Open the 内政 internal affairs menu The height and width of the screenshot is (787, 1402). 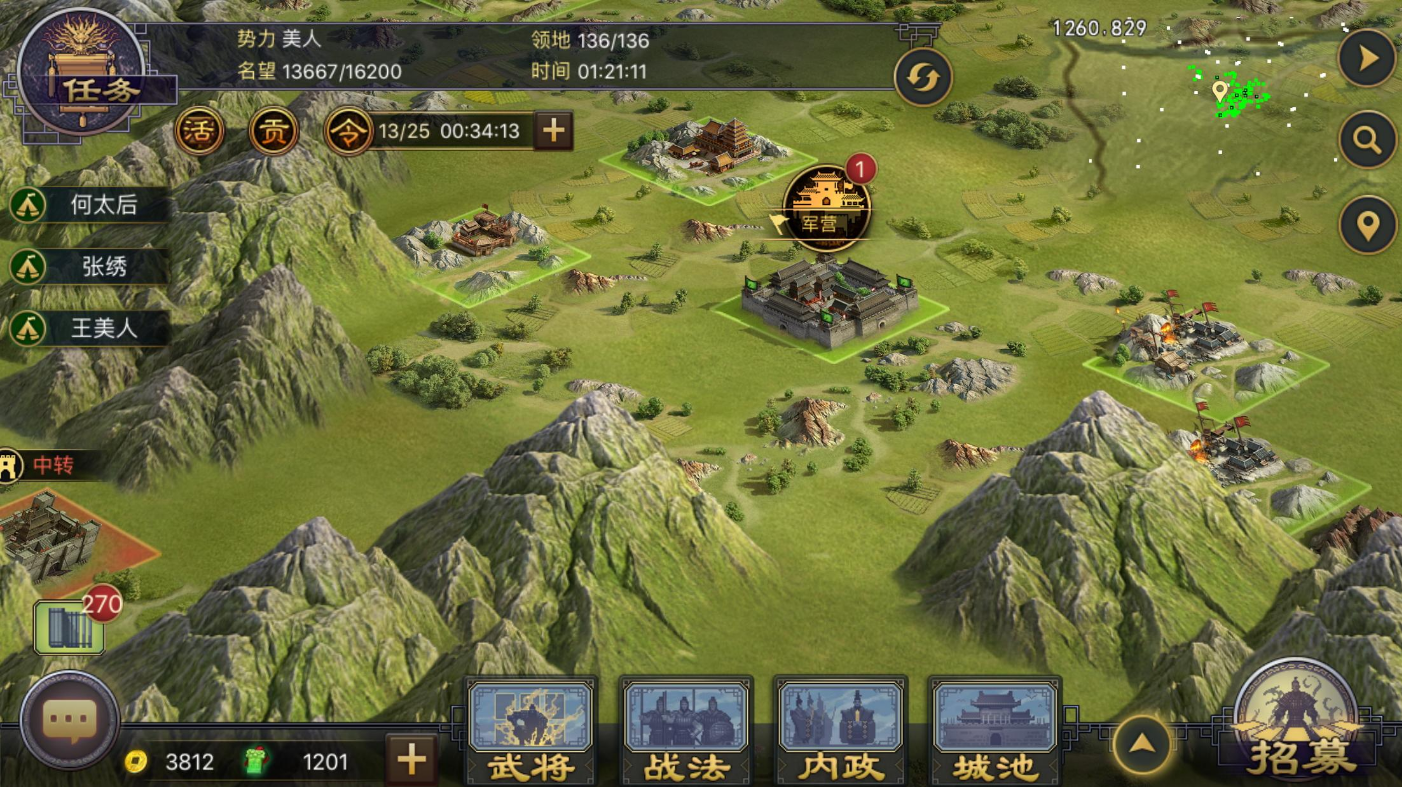point(840,732)
